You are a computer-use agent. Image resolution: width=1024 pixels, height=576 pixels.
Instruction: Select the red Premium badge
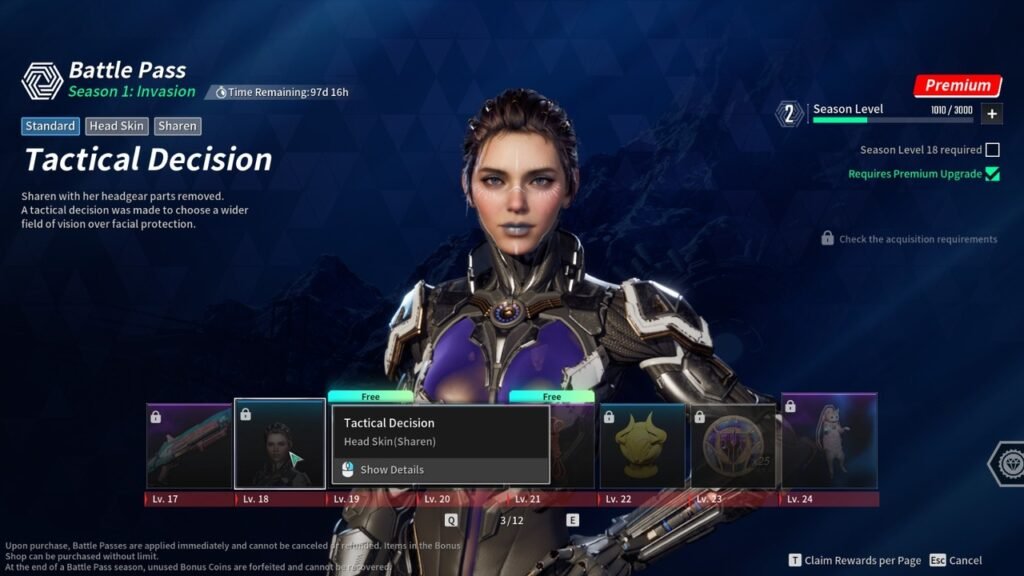tap(957, 86)
